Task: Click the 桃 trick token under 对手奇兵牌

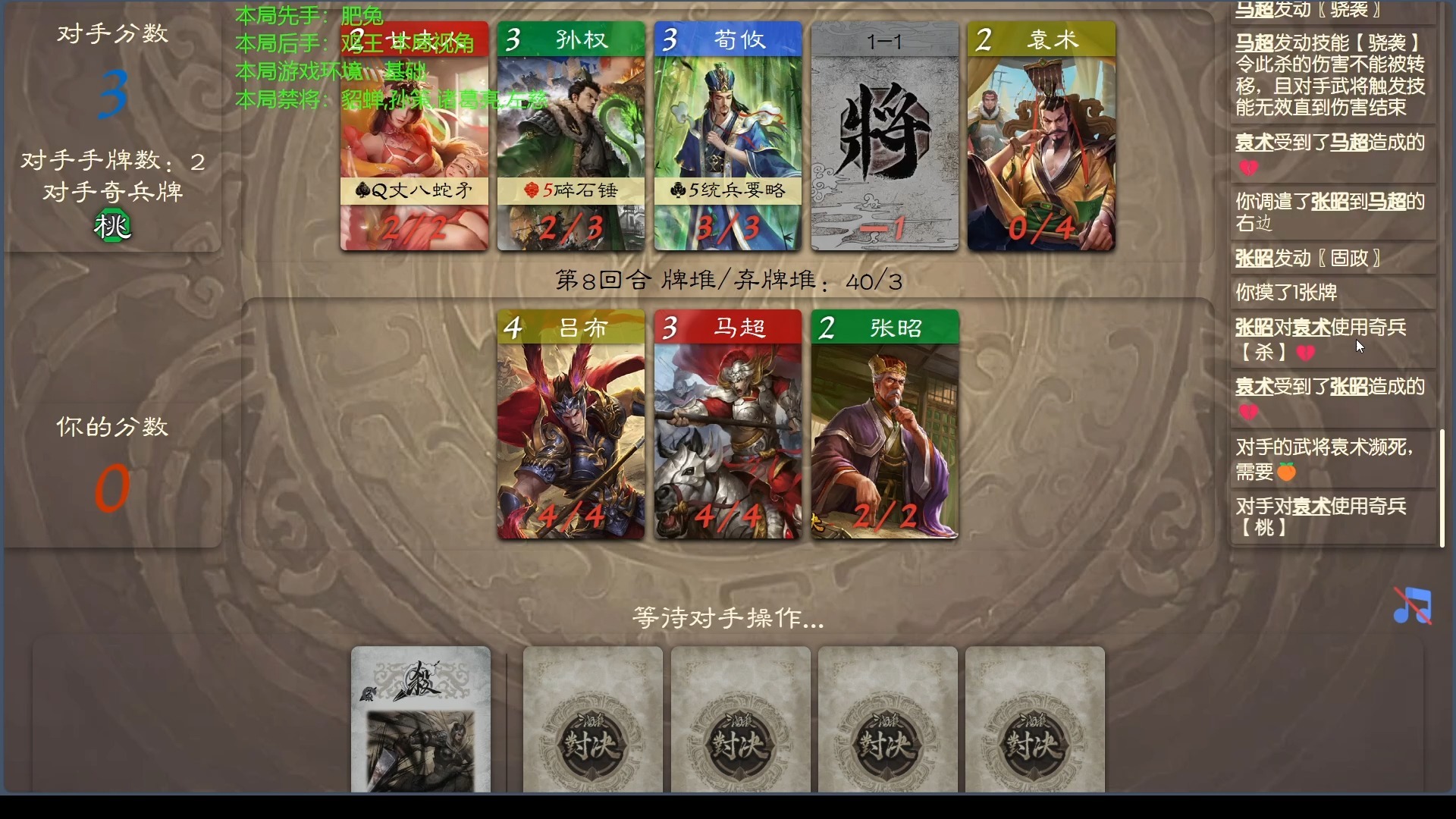Action: click(x=112, y=224)
